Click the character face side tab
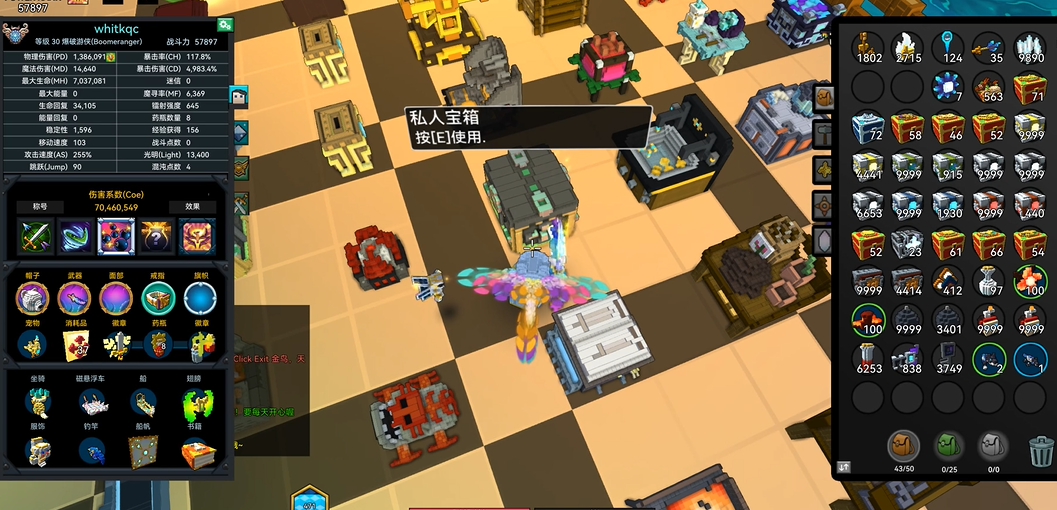Image resolution: width=1057 pixels, height=510 pixels. tap(239, 97)
